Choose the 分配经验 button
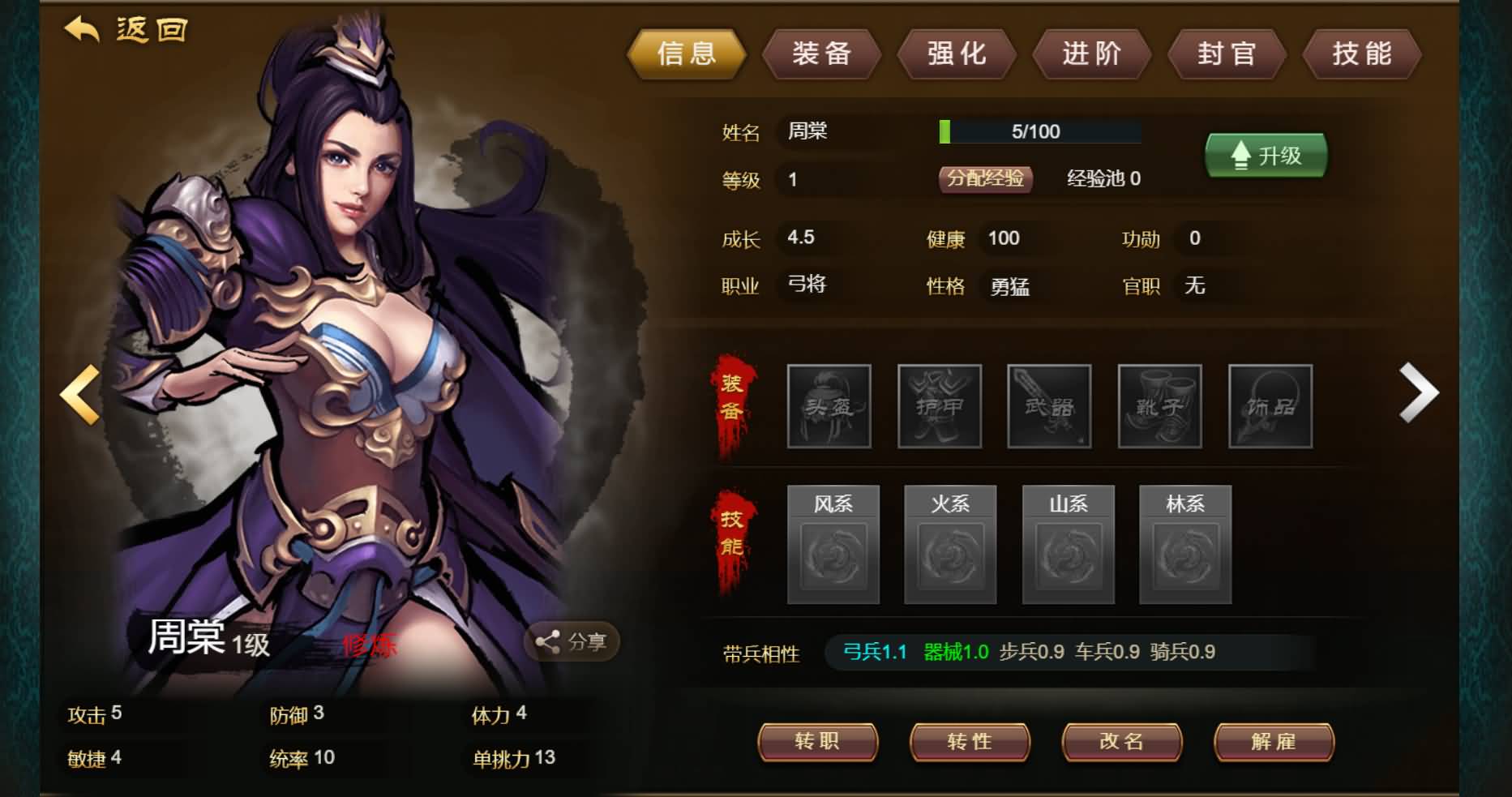 tap(985, 178)
